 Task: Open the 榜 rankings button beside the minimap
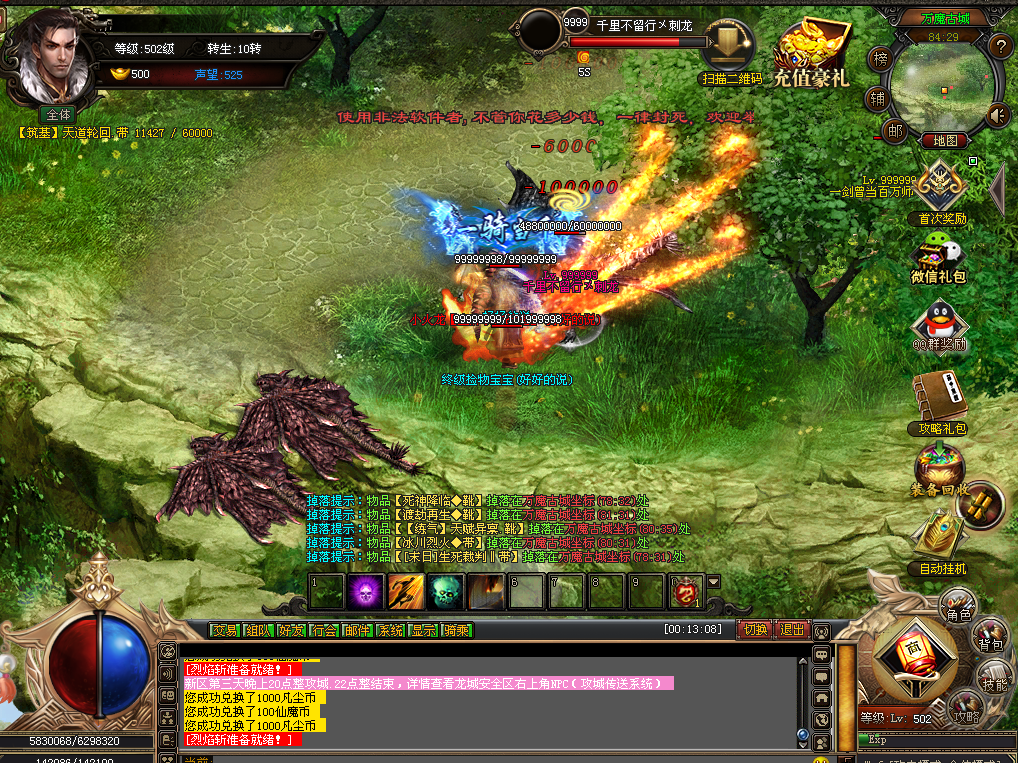(x=880, y=59)
